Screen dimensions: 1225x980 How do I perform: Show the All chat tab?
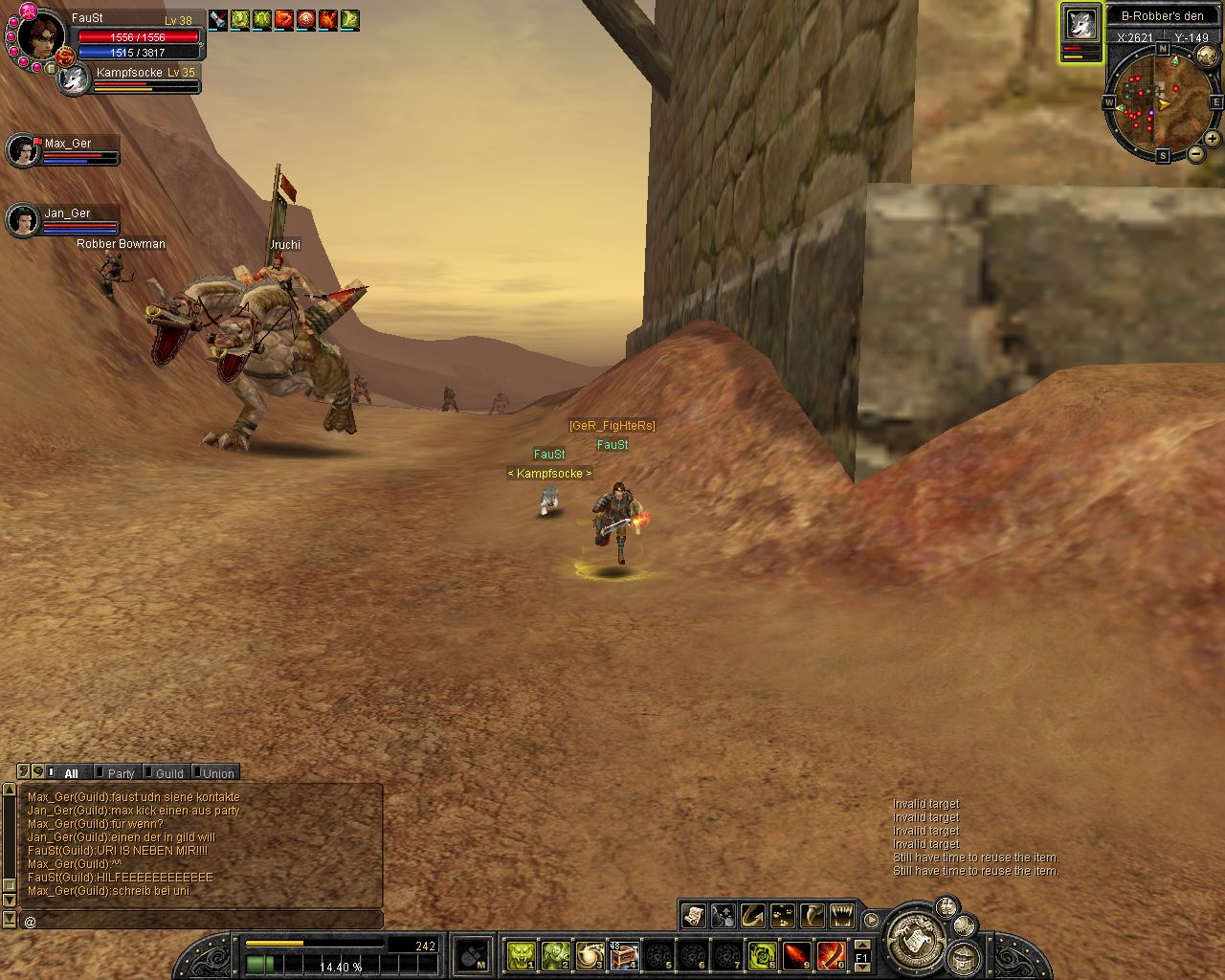pos(70,773)
